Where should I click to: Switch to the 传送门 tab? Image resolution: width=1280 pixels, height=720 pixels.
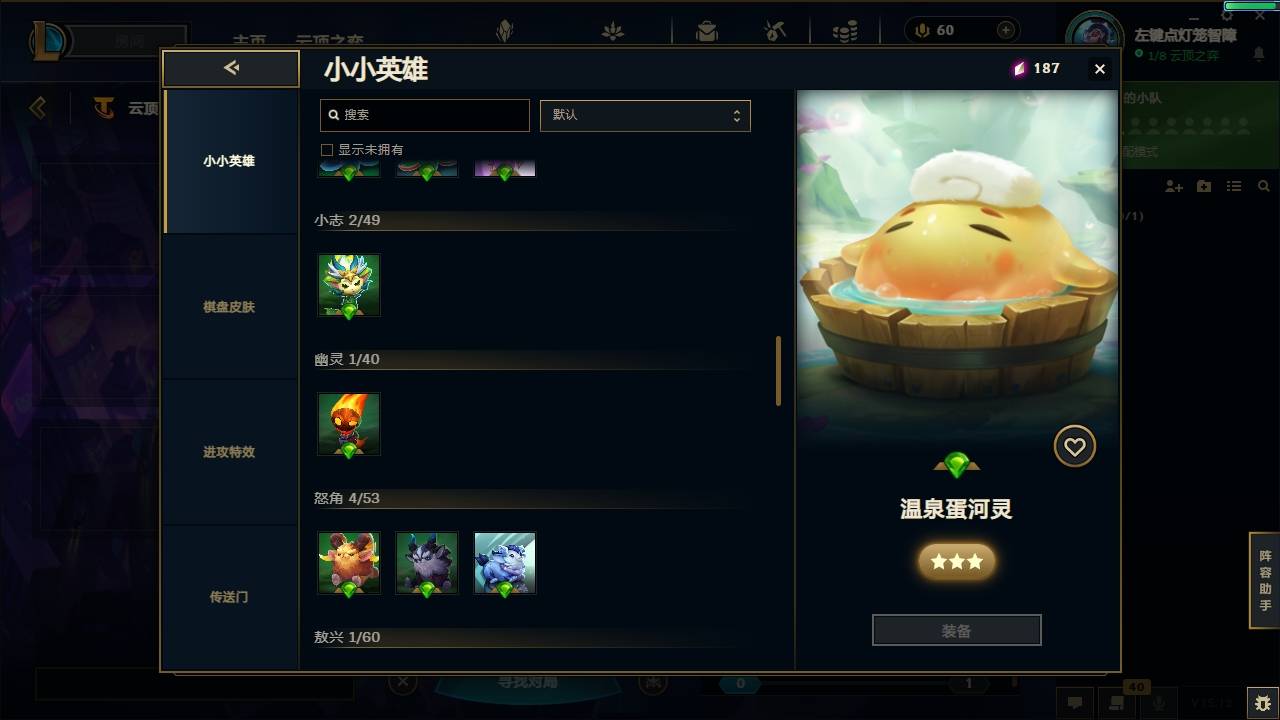(231, 597)
